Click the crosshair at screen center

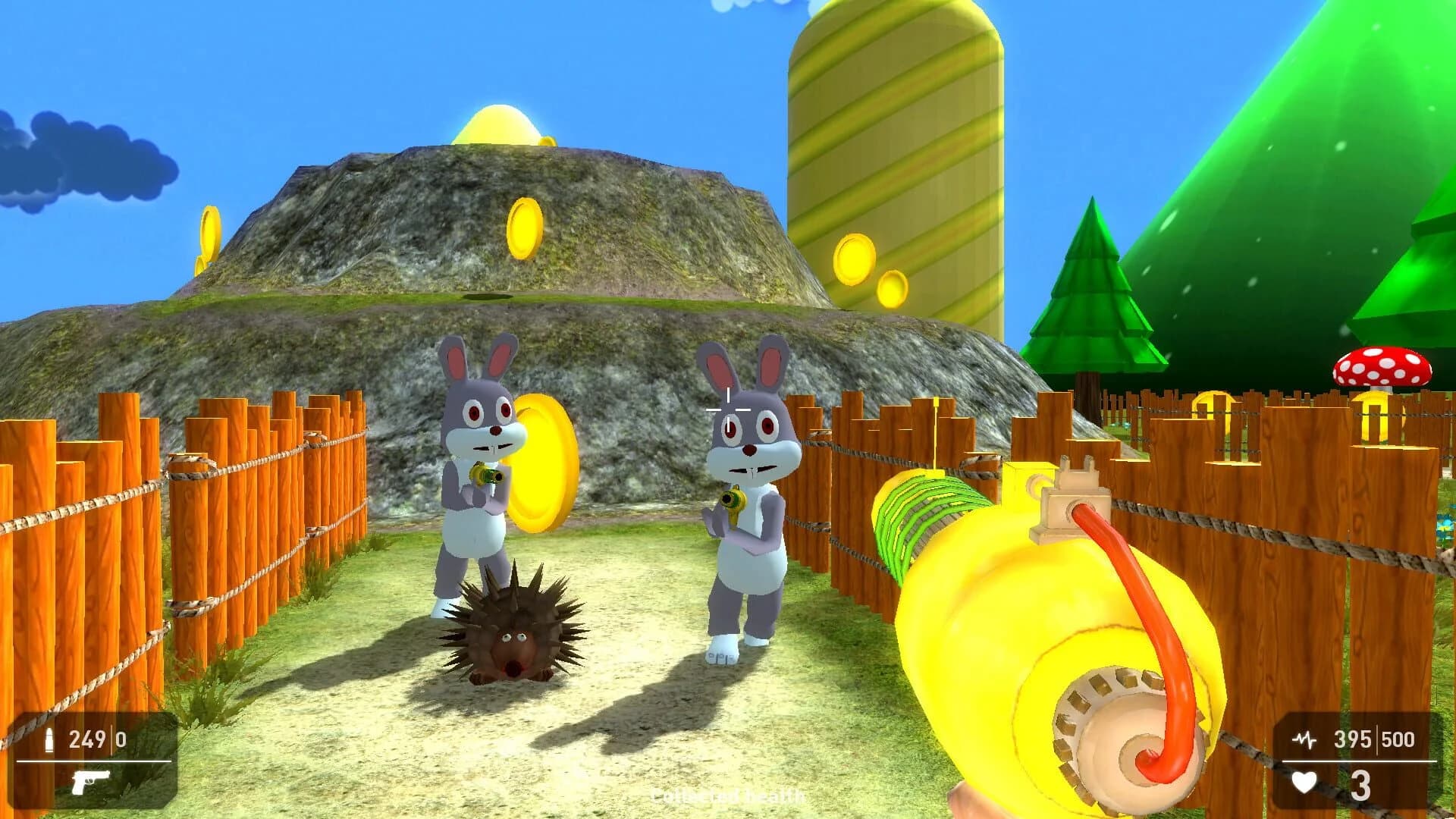[x=726, y=409]
